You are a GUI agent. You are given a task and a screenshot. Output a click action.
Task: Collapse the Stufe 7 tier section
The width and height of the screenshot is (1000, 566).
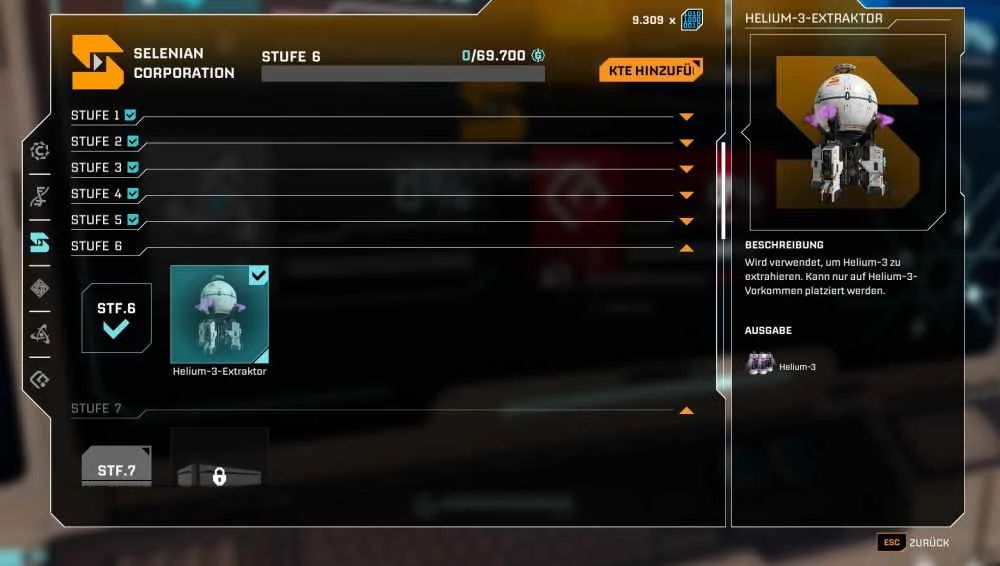pyautogui.click(x=686, y=410)
